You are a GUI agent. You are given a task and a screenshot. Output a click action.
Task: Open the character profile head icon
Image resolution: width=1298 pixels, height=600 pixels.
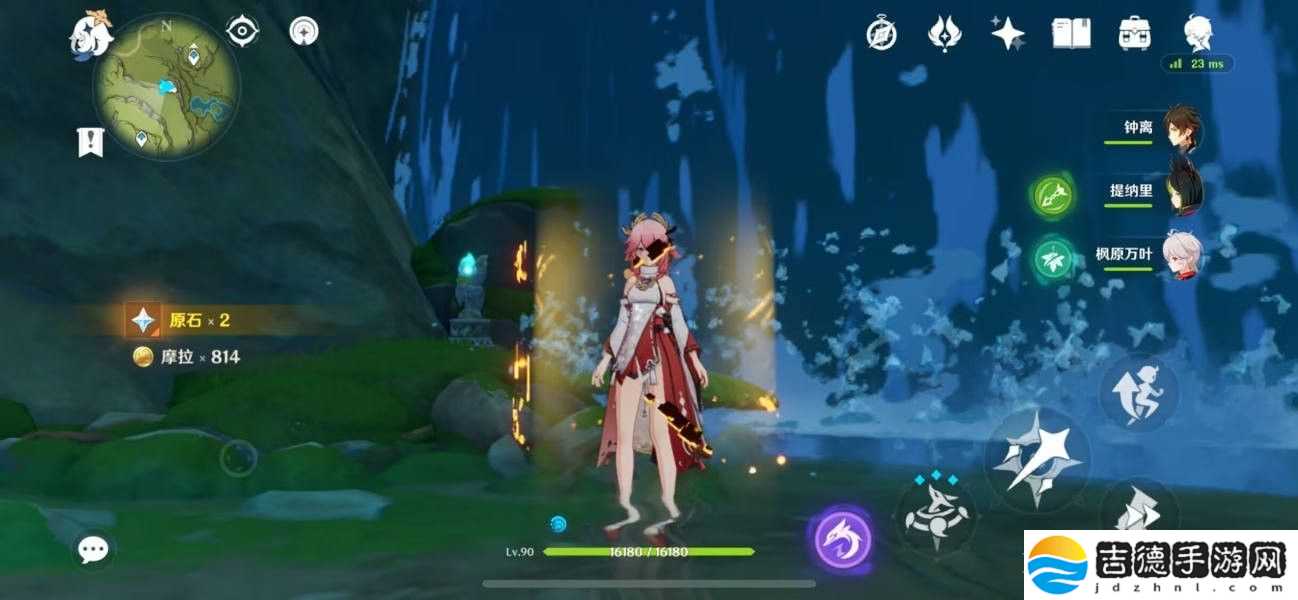[1198, 32]
